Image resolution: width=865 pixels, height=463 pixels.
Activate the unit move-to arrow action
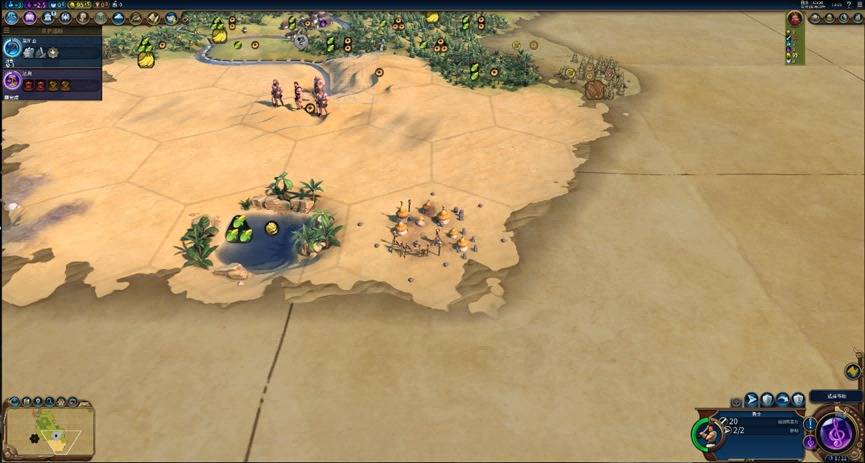coord(750,400)
